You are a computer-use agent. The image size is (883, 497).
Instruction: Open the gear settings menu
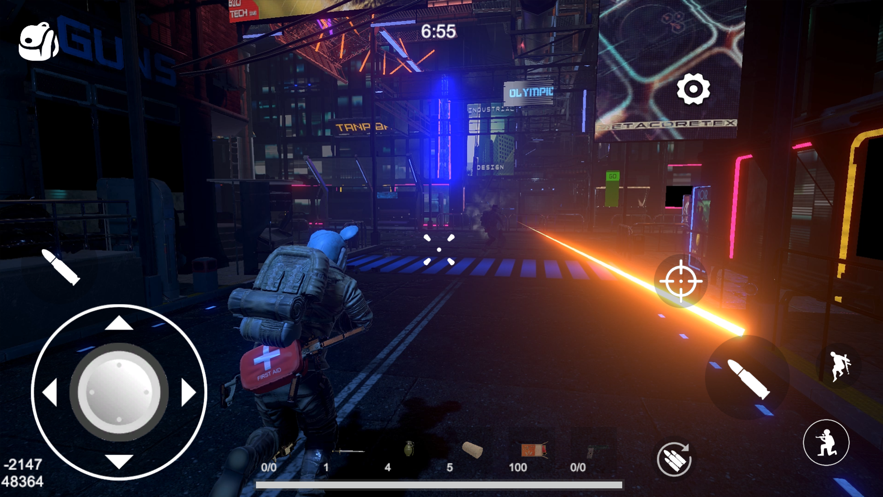pyautogui.click(x=692, y=90)
